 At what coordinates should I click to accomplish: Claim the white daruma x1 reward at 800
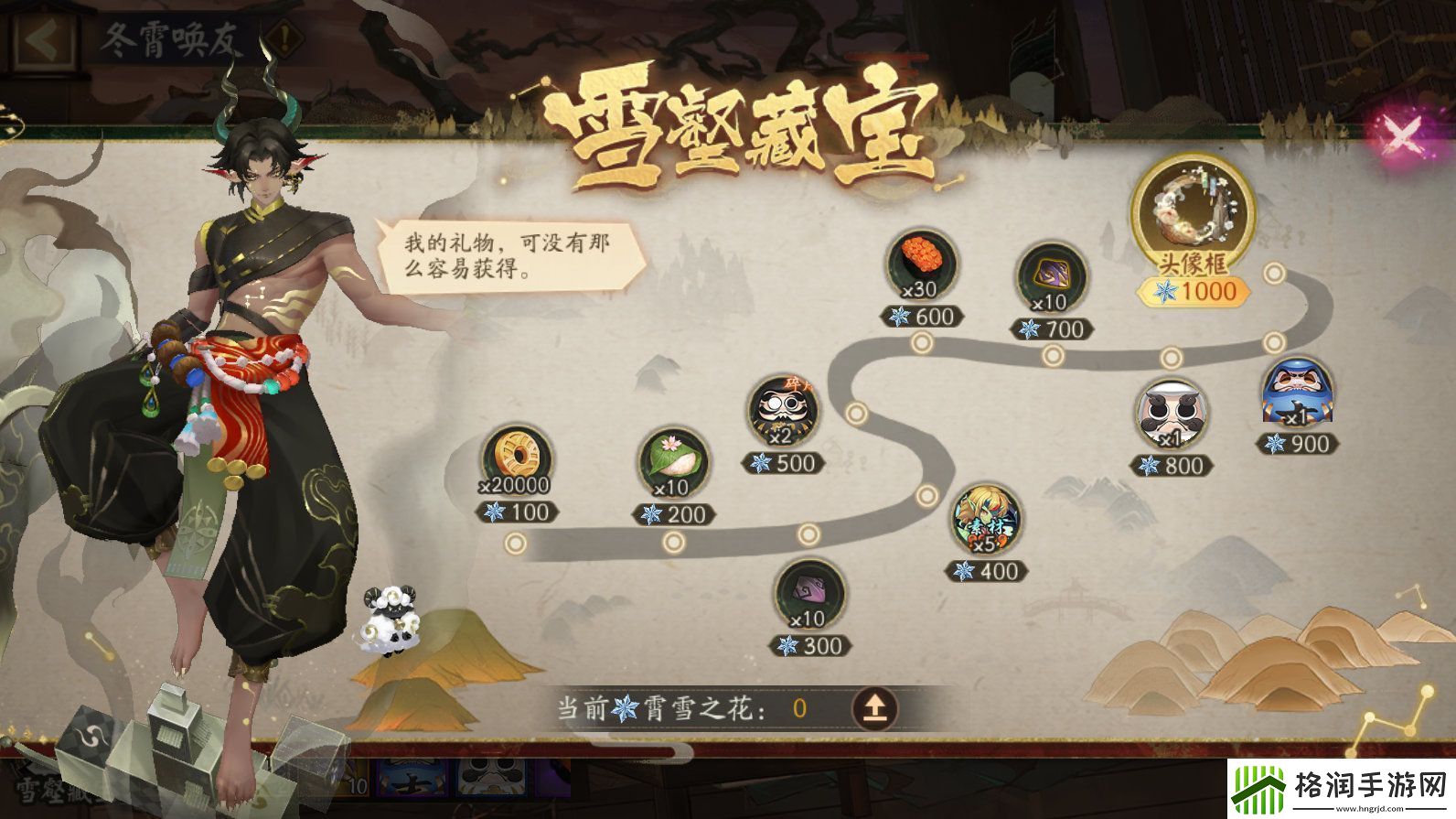(1174, 414)
